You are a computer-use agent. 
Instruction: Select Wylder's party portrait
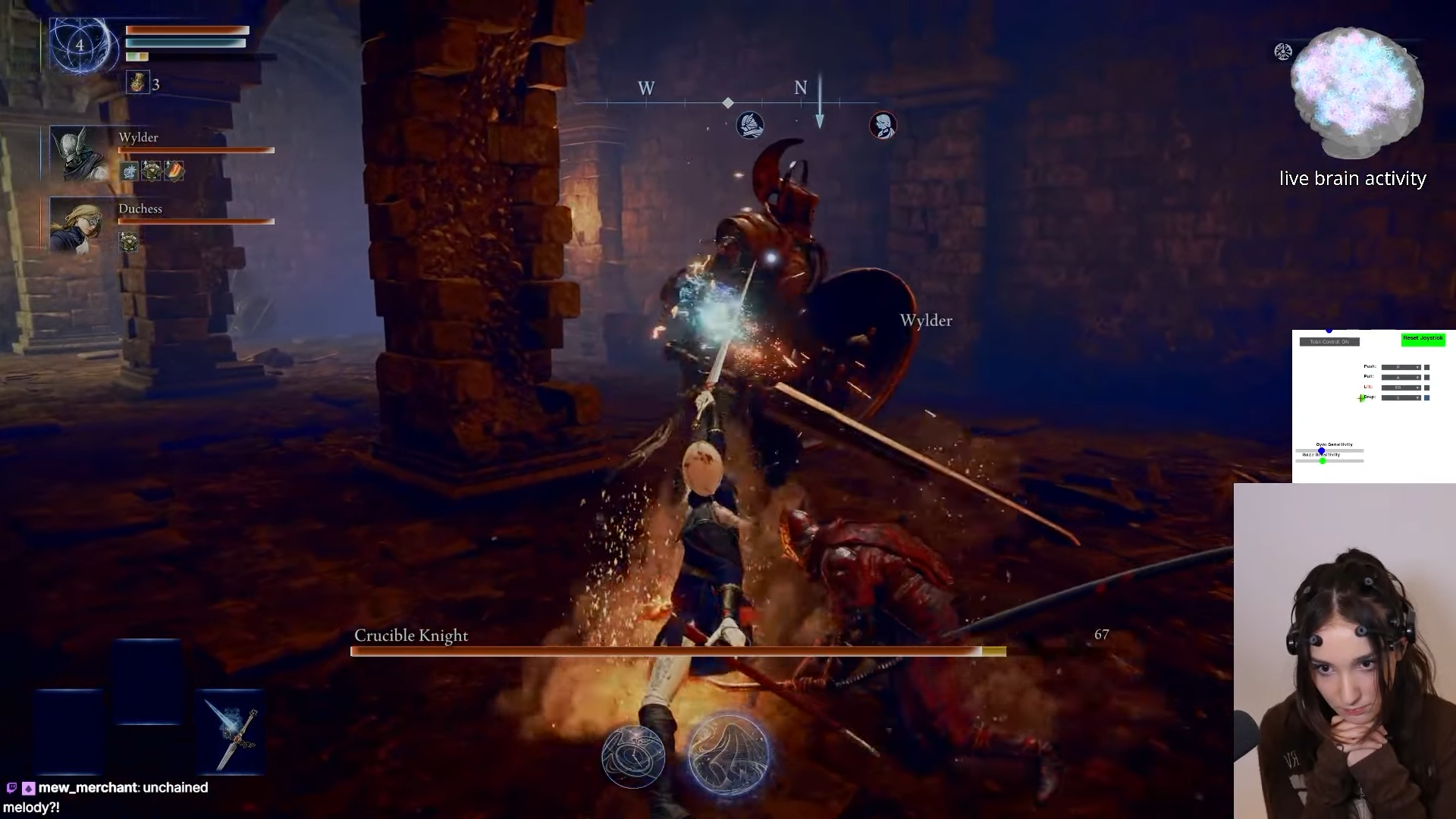pos(80,153)
